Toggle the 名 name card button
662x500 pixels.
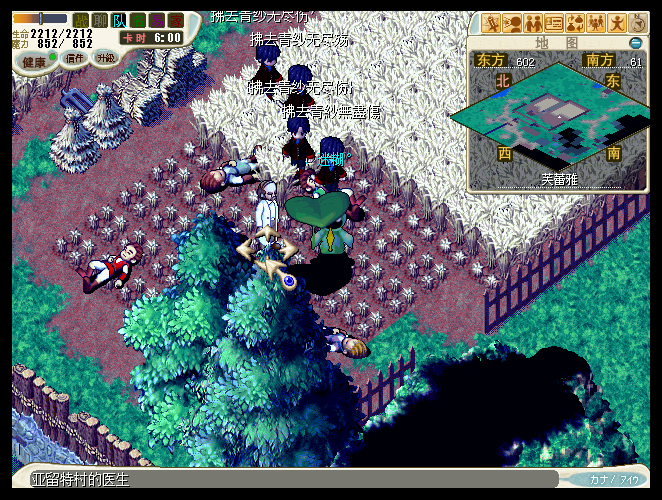pyautogui.click(x=138, y=19)
